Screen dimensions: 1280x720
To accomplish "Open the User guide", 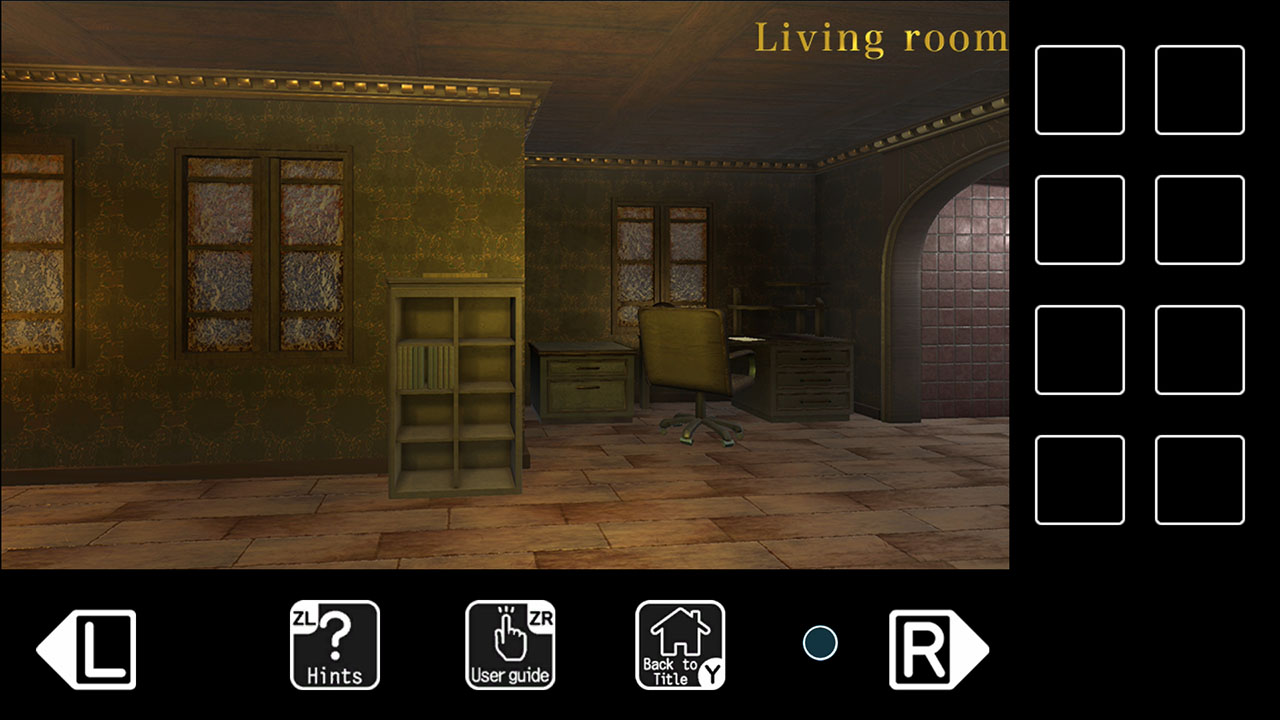I will pyautogui.click(x=511, y=645).
